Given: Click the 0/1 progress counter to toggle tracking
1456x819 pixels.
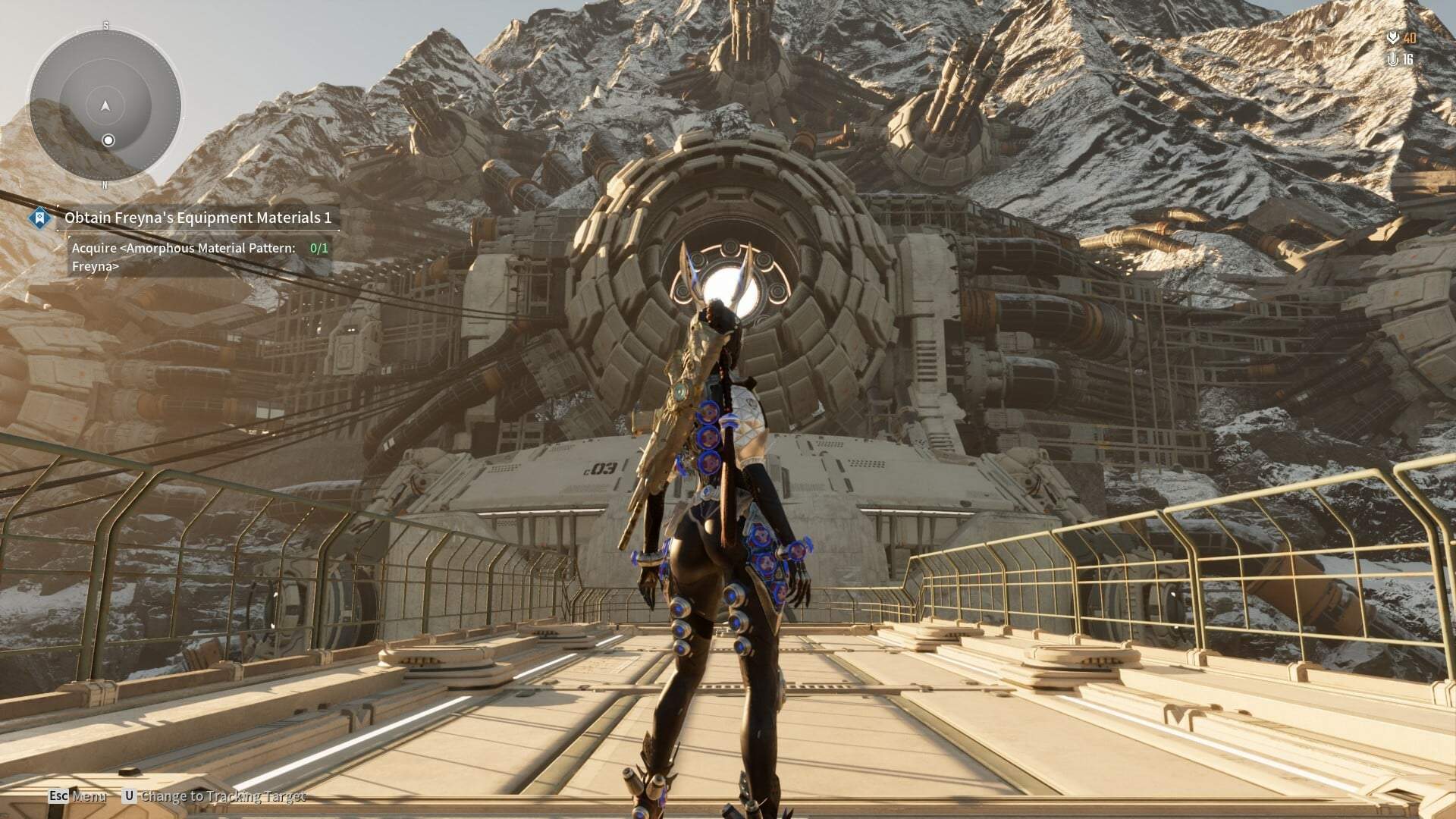Looking at the screenshot, I should pyautogui.click(x=318, y=246).
